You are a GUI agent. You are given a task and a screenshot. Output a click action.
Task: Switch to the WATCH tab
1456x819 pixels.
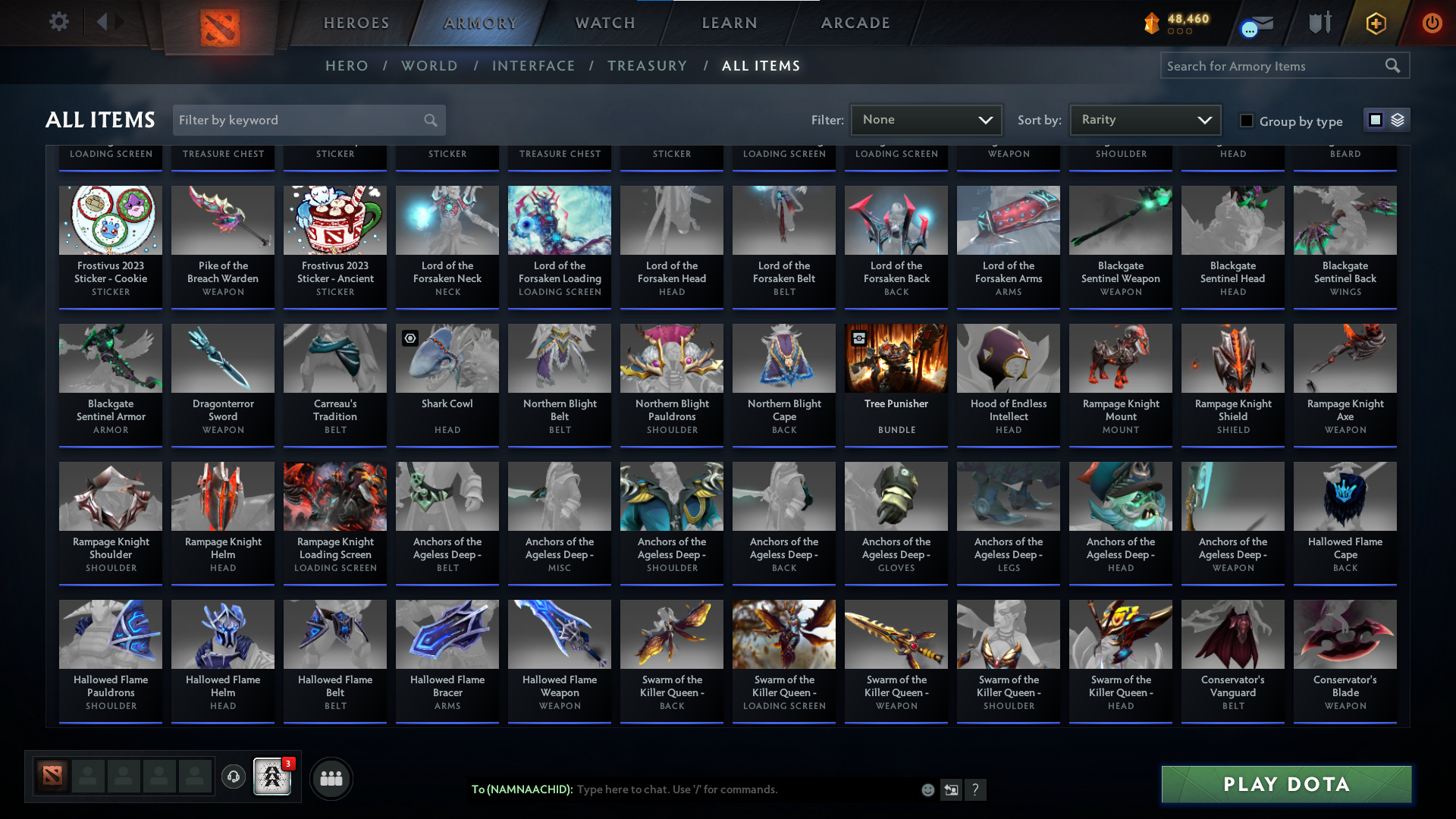coord(604,23)
